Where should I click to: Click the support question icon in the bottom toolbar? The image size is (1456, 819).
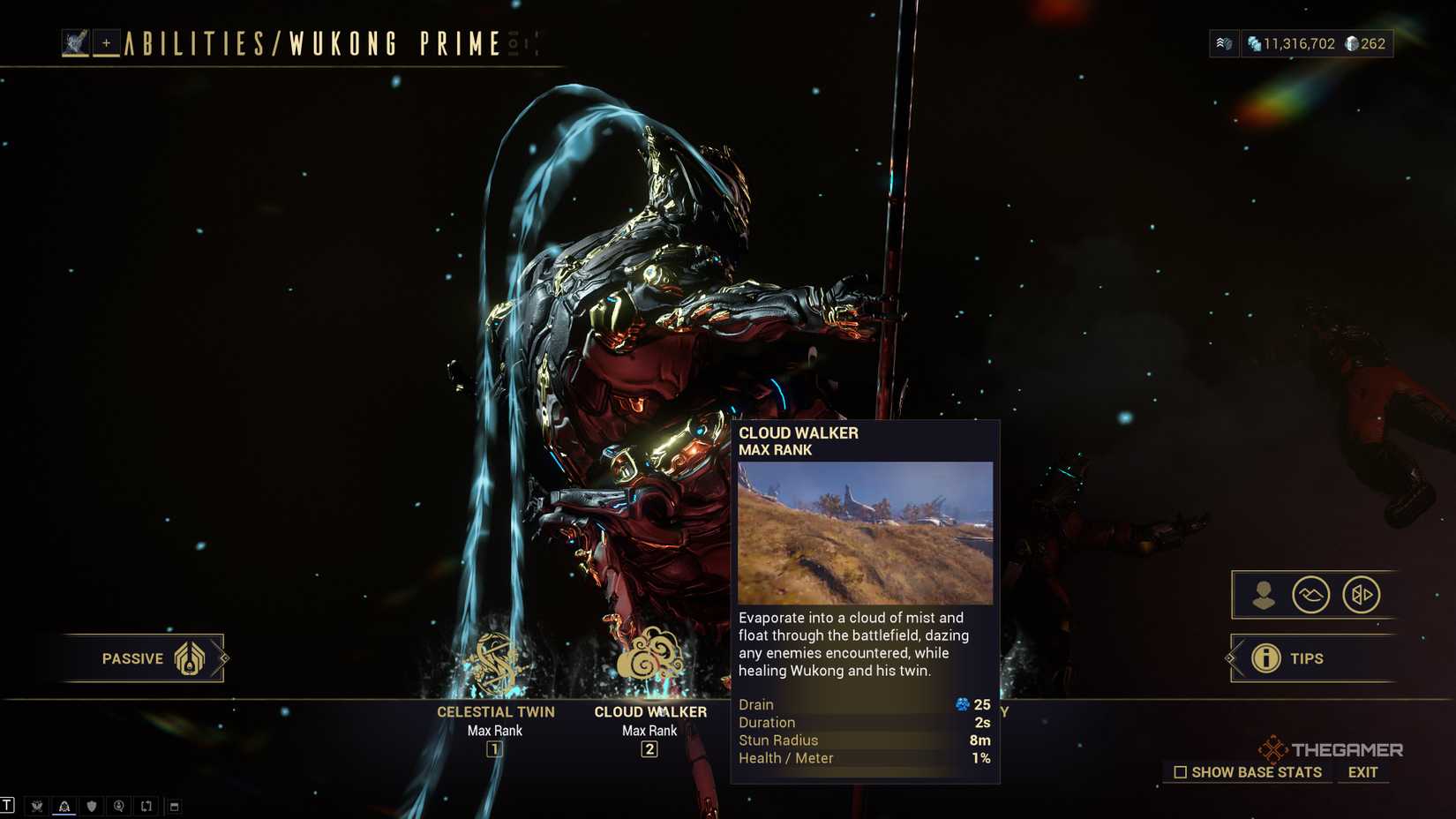click(119, 806)
